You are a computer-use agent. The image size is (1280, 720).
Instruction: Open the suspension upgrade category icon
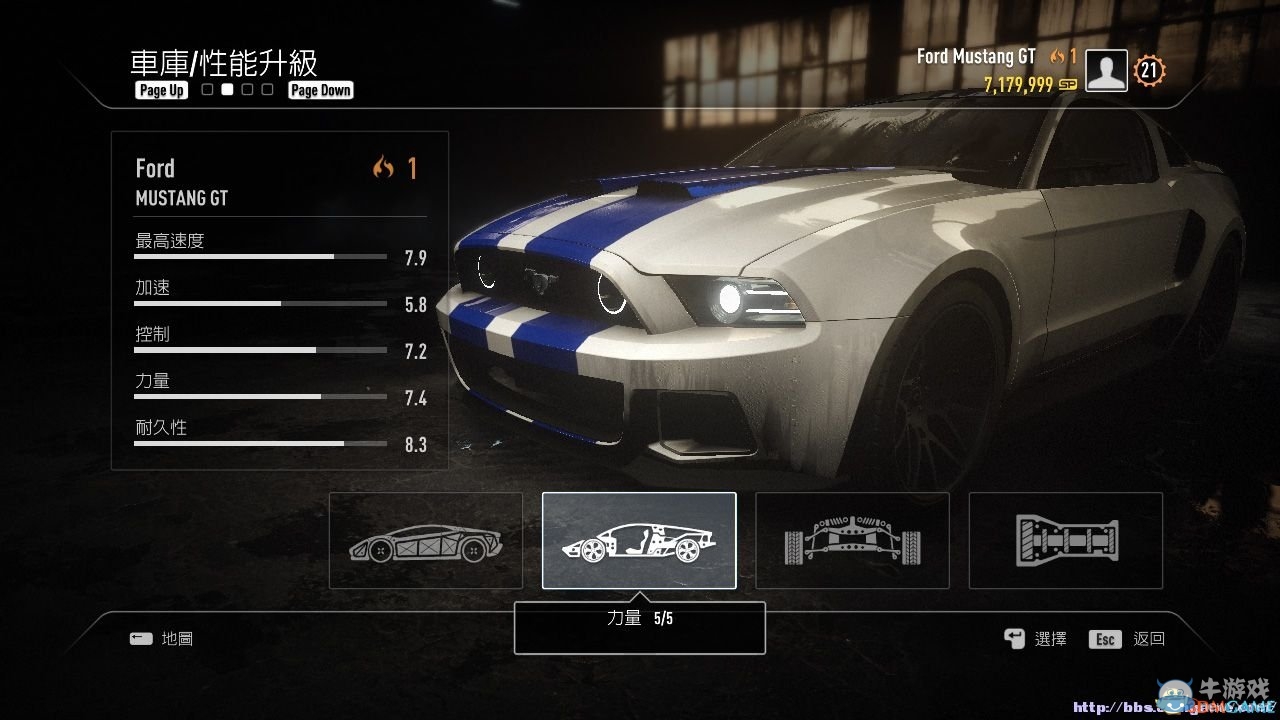851,540
